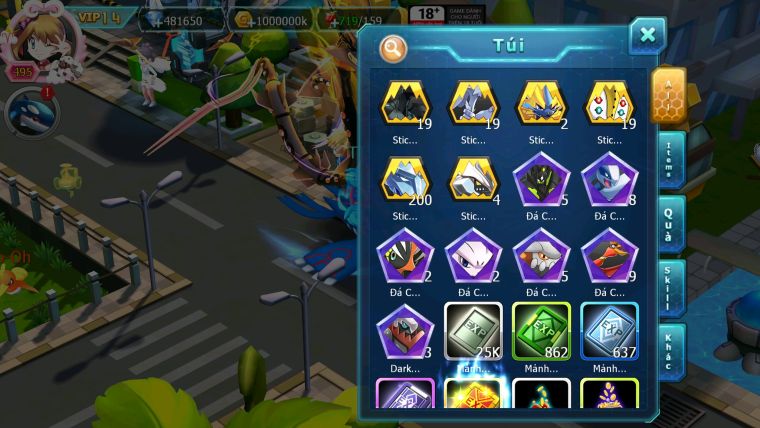Open the VIP 4 badge
This screenshot has height=428, width=760.
[97, 17]
